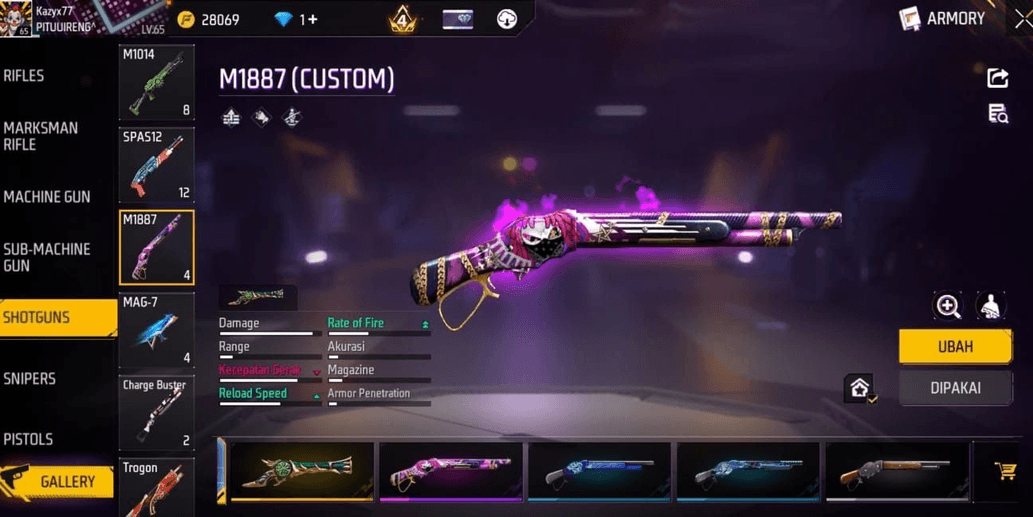Choose the wooden orange M1887 skin
The image size is (1033, 517).
(894, 471)
